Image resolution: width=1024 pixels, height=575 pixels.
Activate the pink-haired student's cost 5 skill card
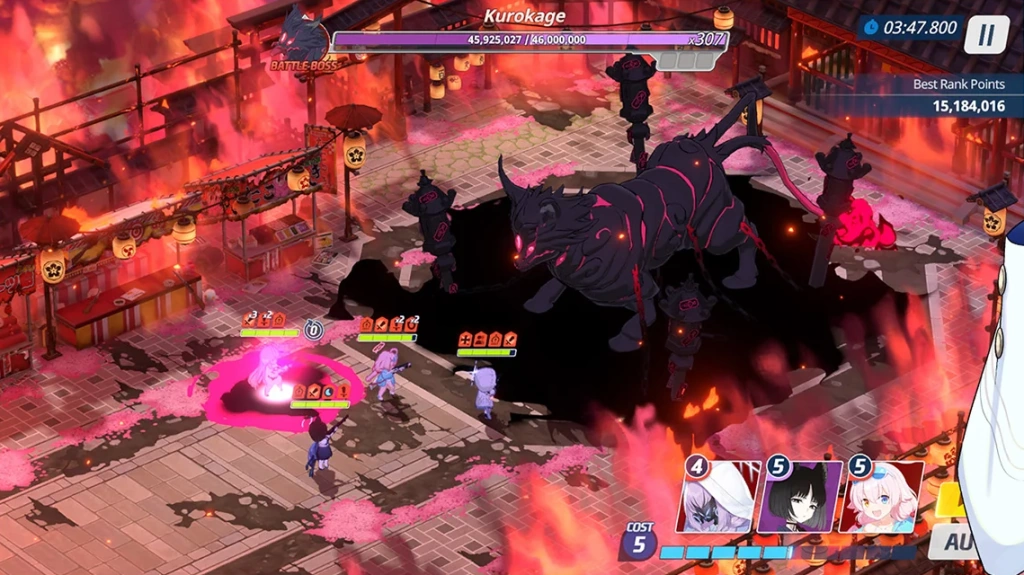point(883,497)
